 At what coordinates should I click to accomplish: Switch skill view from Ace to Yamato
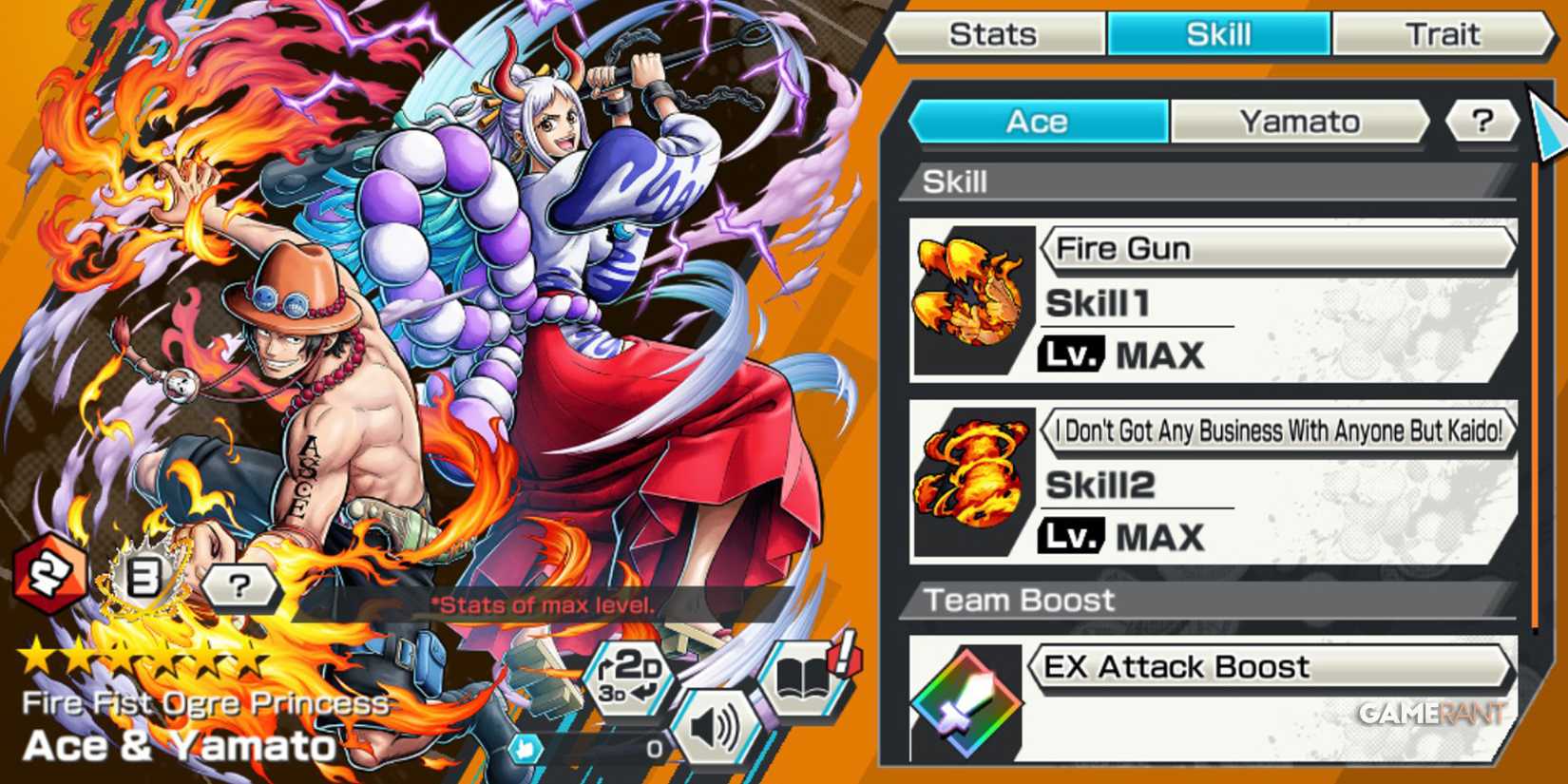(1299, 121)
